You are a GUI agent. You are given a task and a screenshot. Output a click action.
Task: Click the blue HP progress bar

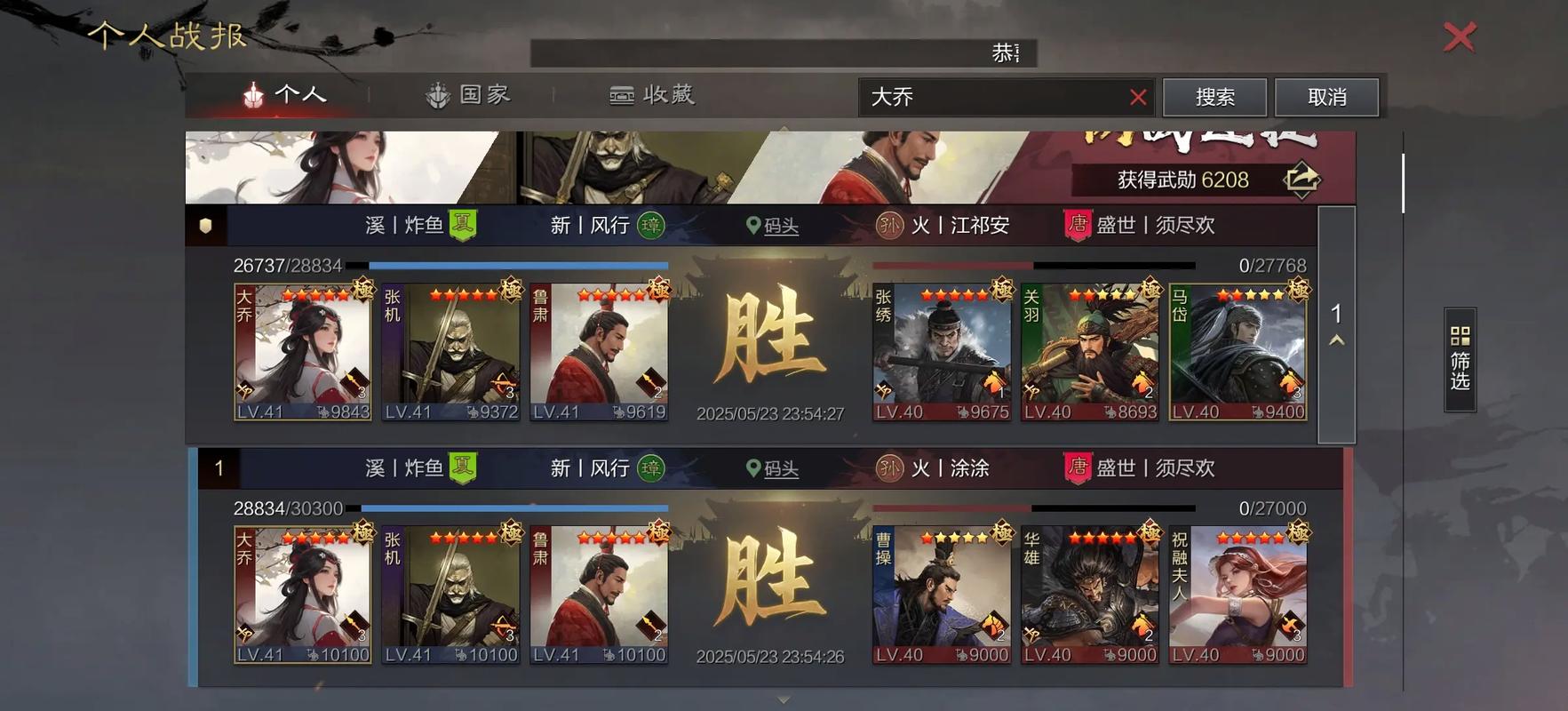click(x=520, y=264)
